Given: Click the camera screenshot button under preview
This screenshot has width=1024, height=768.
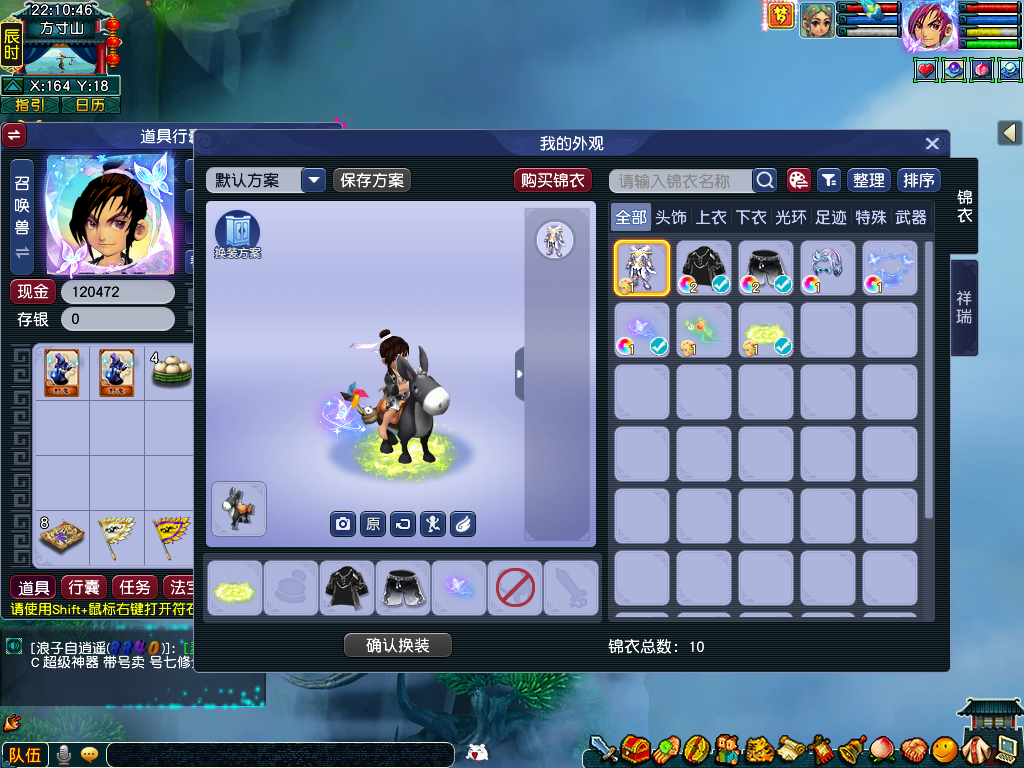Looking at the screenshot, I should [x=343, y=523].
